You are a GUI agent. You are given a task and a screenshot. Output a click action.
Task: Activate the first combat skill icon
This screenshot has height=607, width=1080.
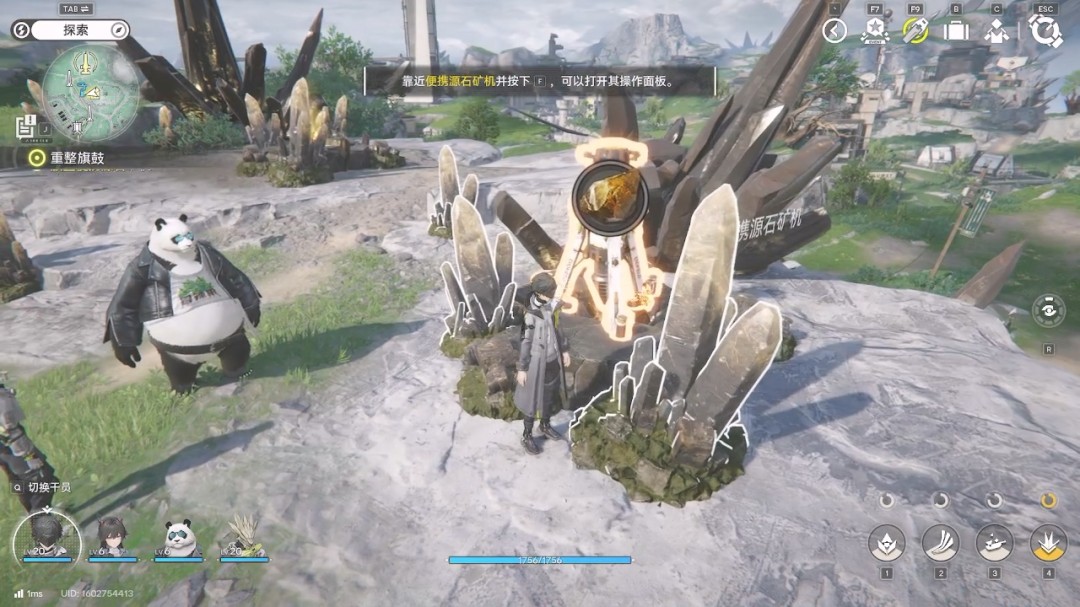coord(886,543)
